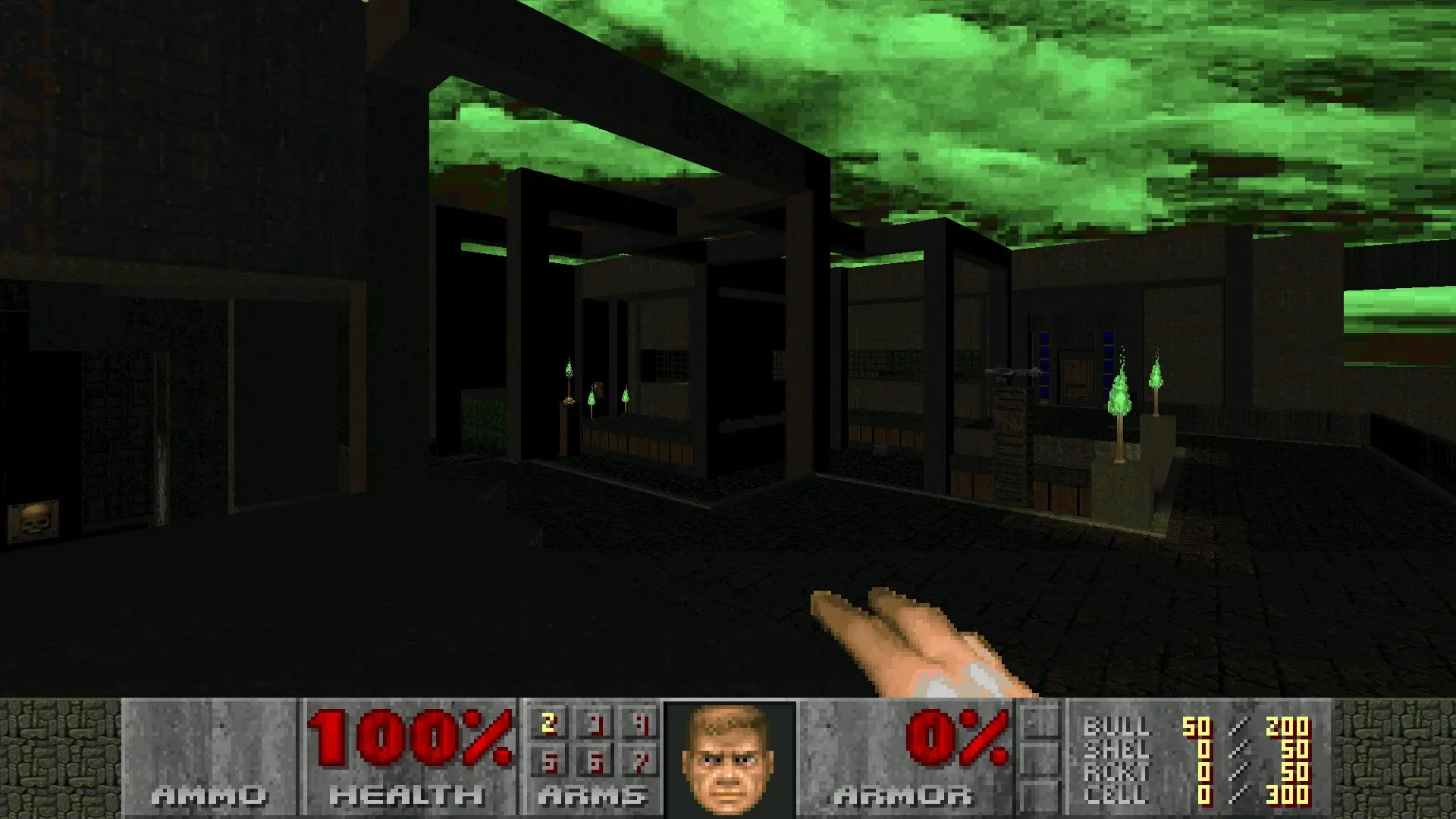This screenshot has width=1456, height=819.
Task: Click the Doomguy face portrait
Action: pos(730,758)
